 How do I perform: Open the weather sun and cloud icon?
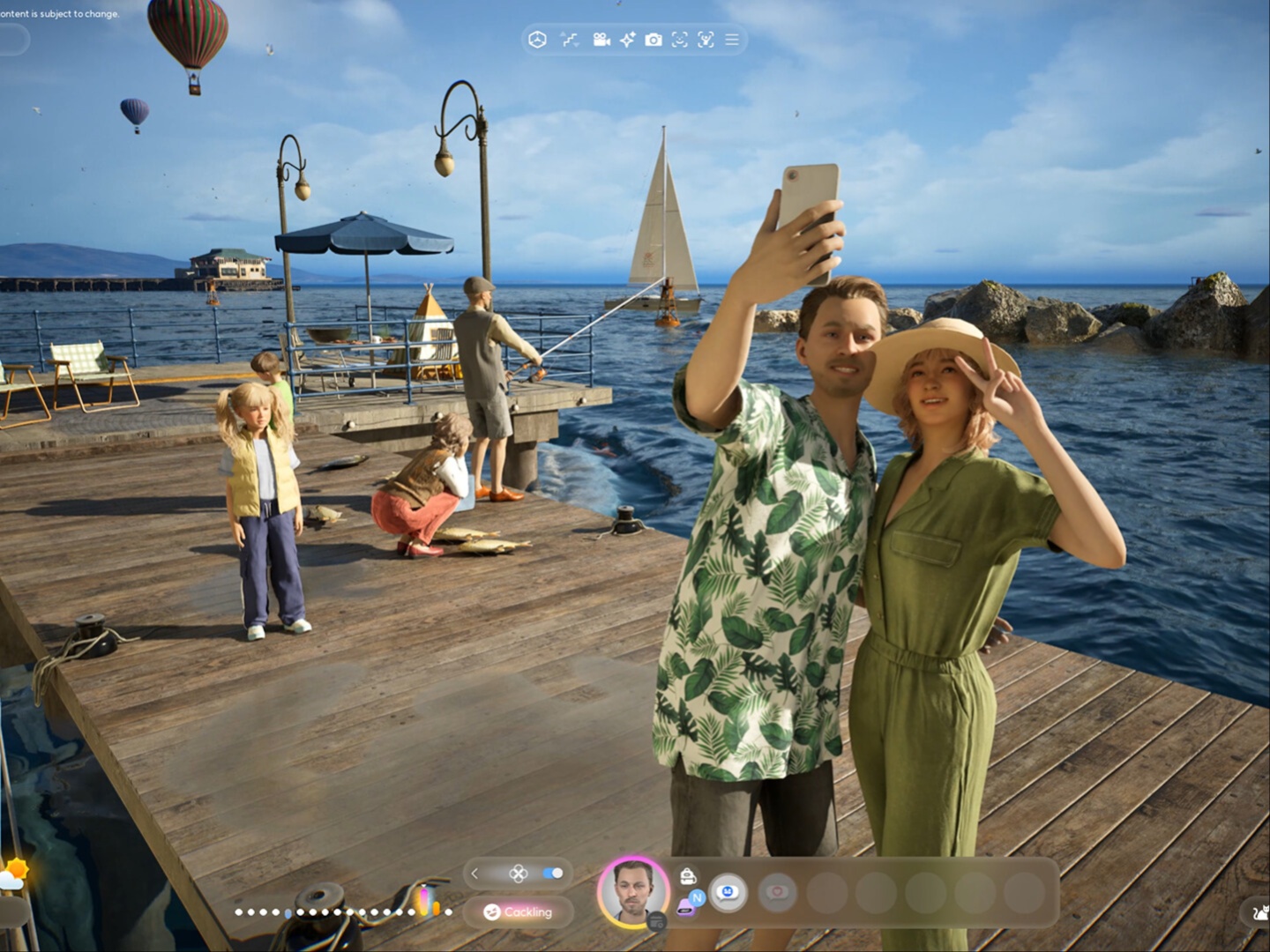click(x=15, y=874)
